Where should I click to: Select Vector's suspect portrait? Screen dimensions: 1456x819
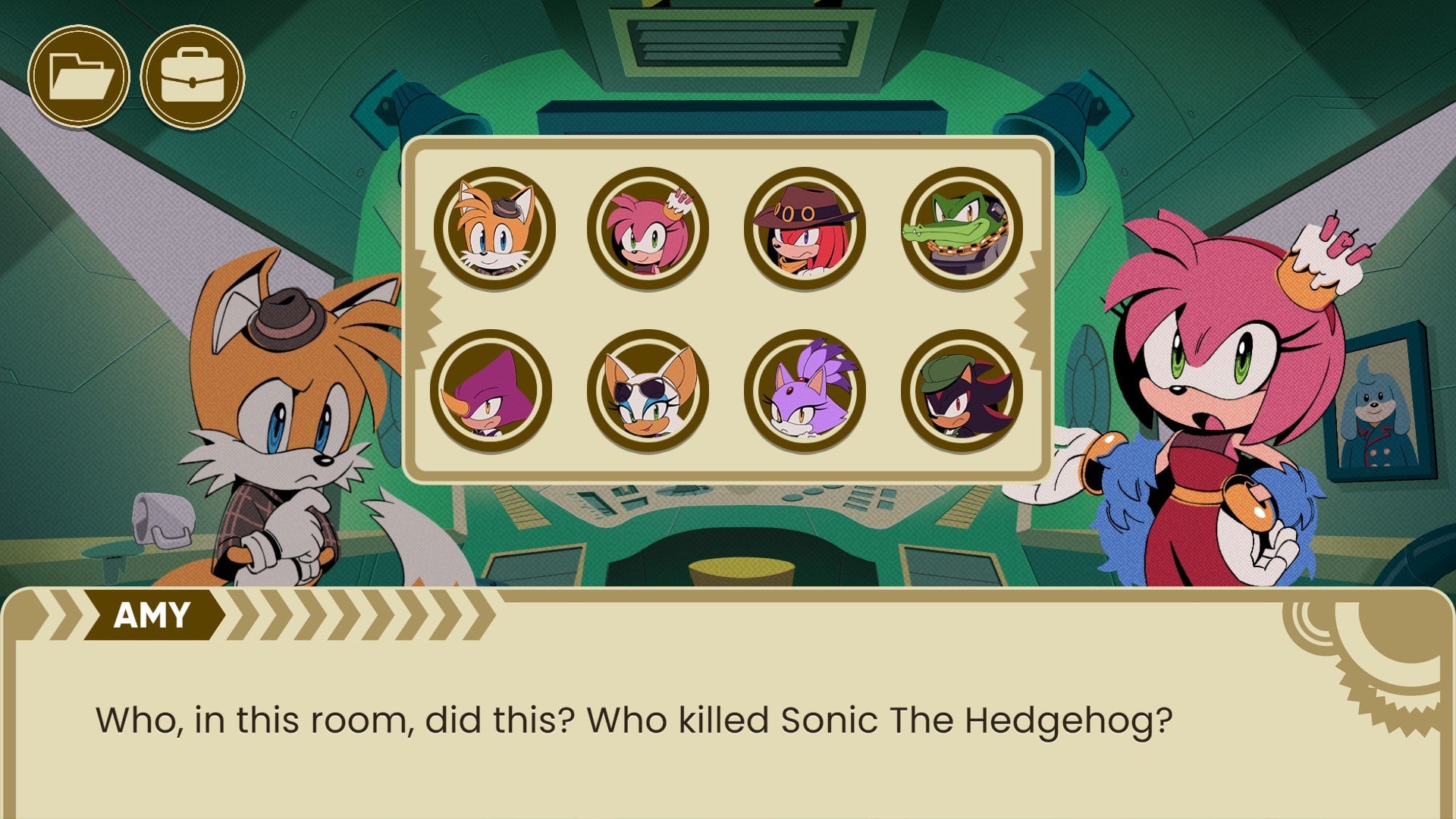click(x=957, y=228)
